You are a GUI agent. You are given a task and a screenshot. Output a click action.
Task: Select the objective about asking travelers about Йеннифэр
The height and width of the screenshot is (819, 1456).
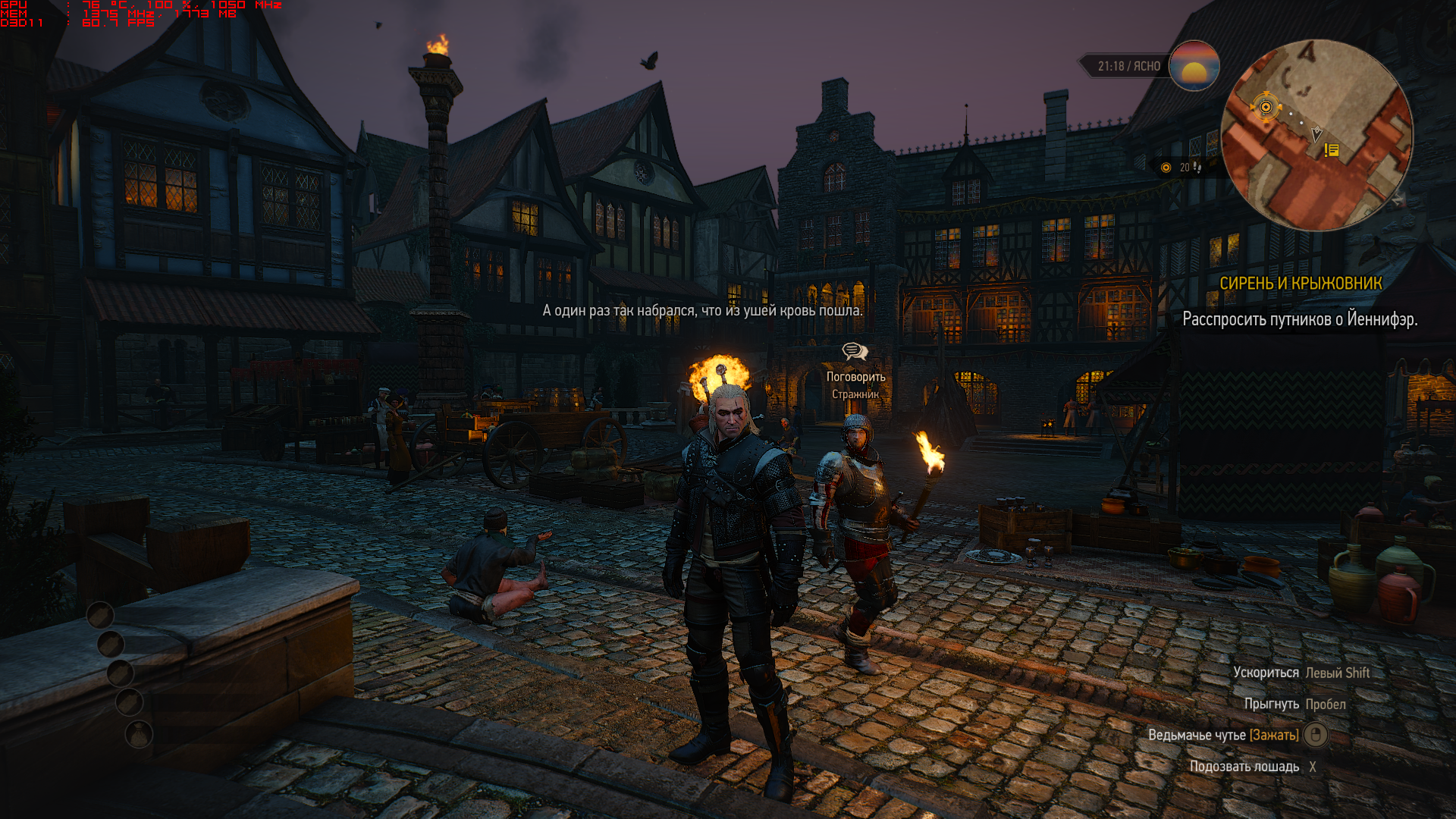[1299, 319]
